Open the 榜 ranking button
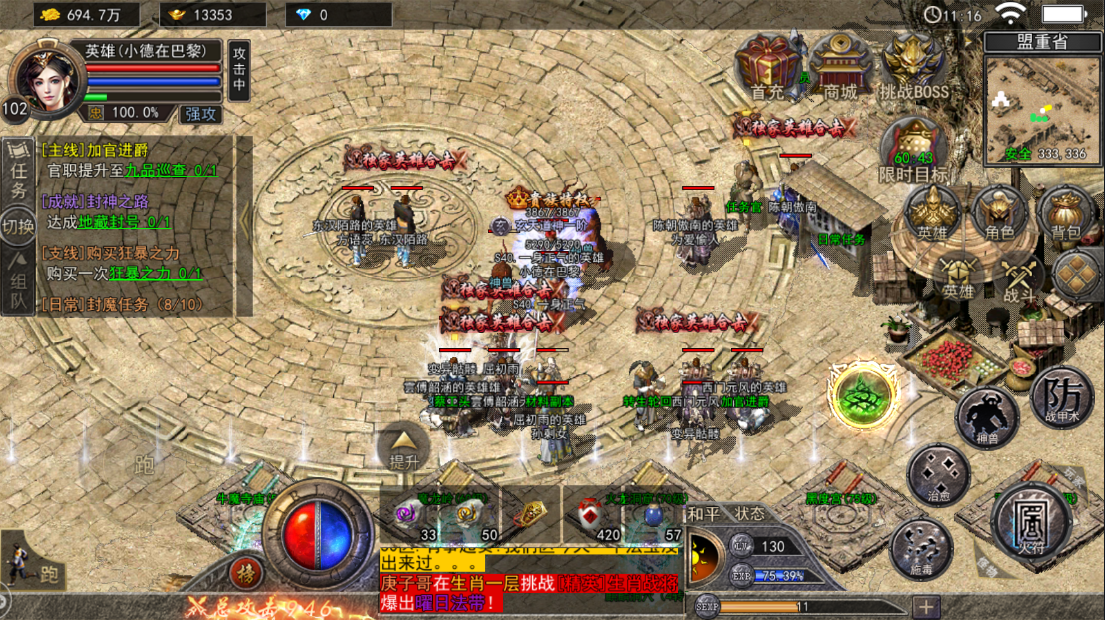The width and height of the screenshot is (1105, 620). pyautogui.click(x=244, y=573)
